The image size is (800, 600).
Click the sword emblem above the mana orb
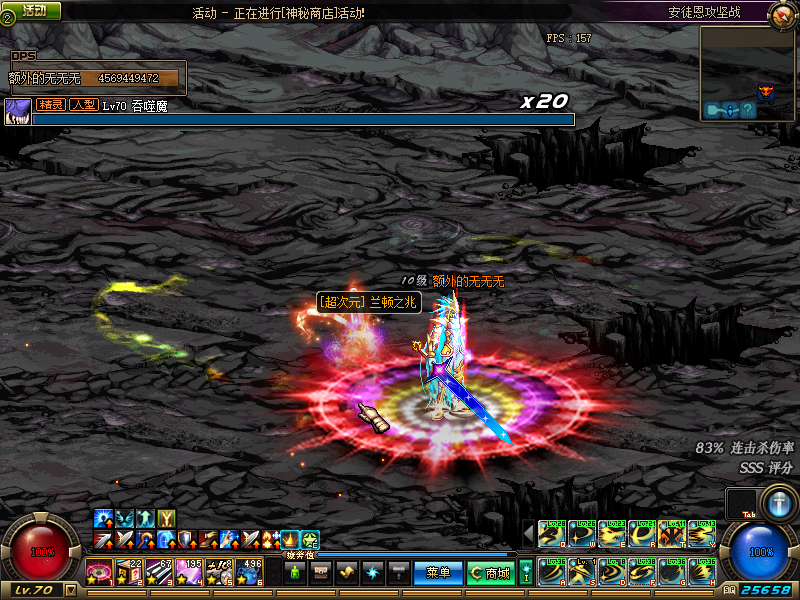tap(777, 502)
